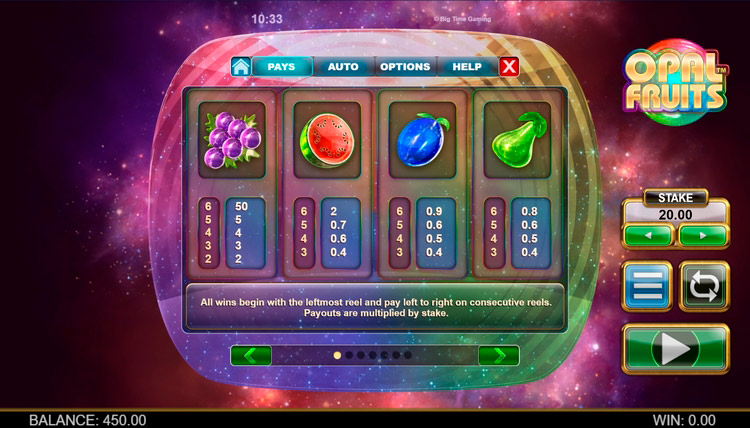Activate the autoplay loop arrows button
Image resolution: width=750 pixels, height=428 pixels.
tap(704, 287)
